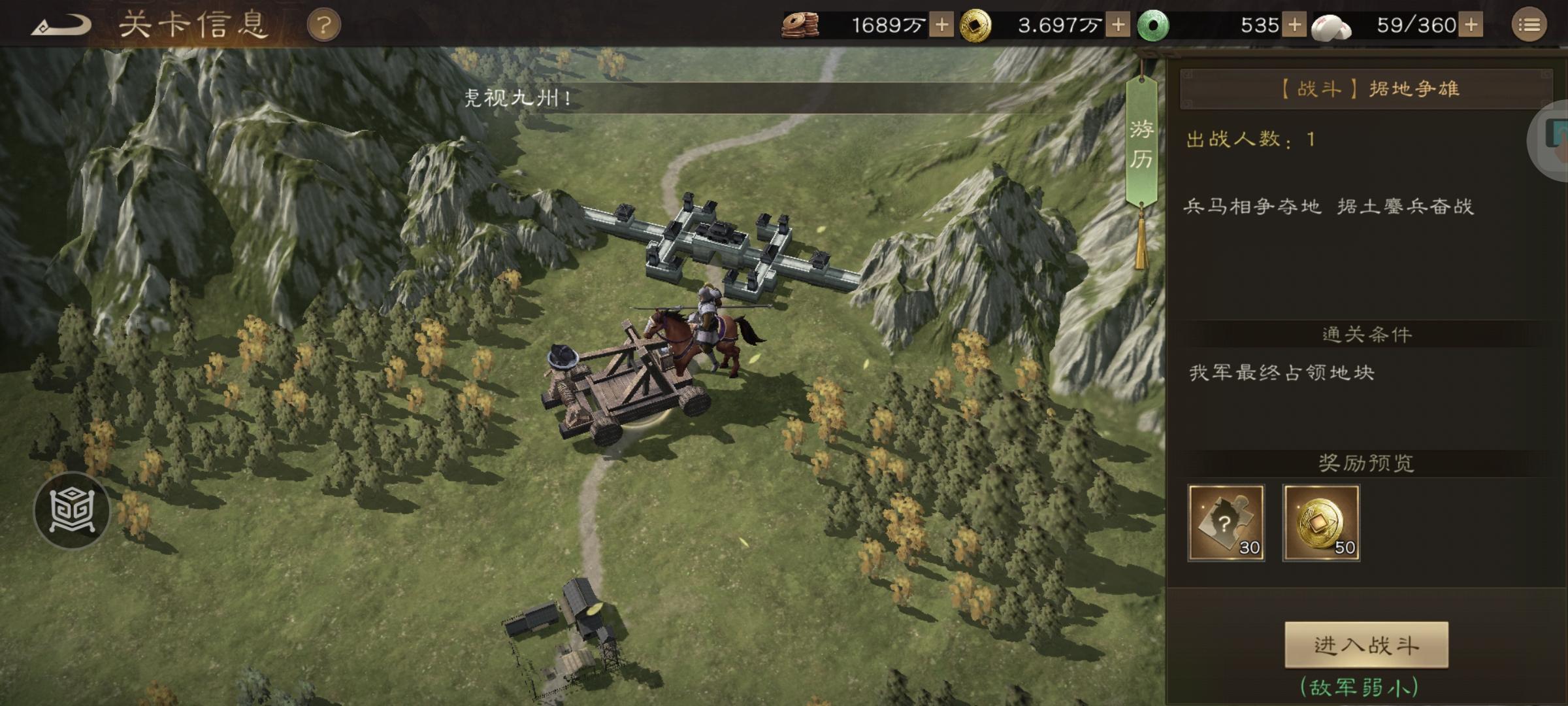Screen dimensions: 1568x706
Task: Enter battle with 进入战斗 button
Action: coord(1366,645)
